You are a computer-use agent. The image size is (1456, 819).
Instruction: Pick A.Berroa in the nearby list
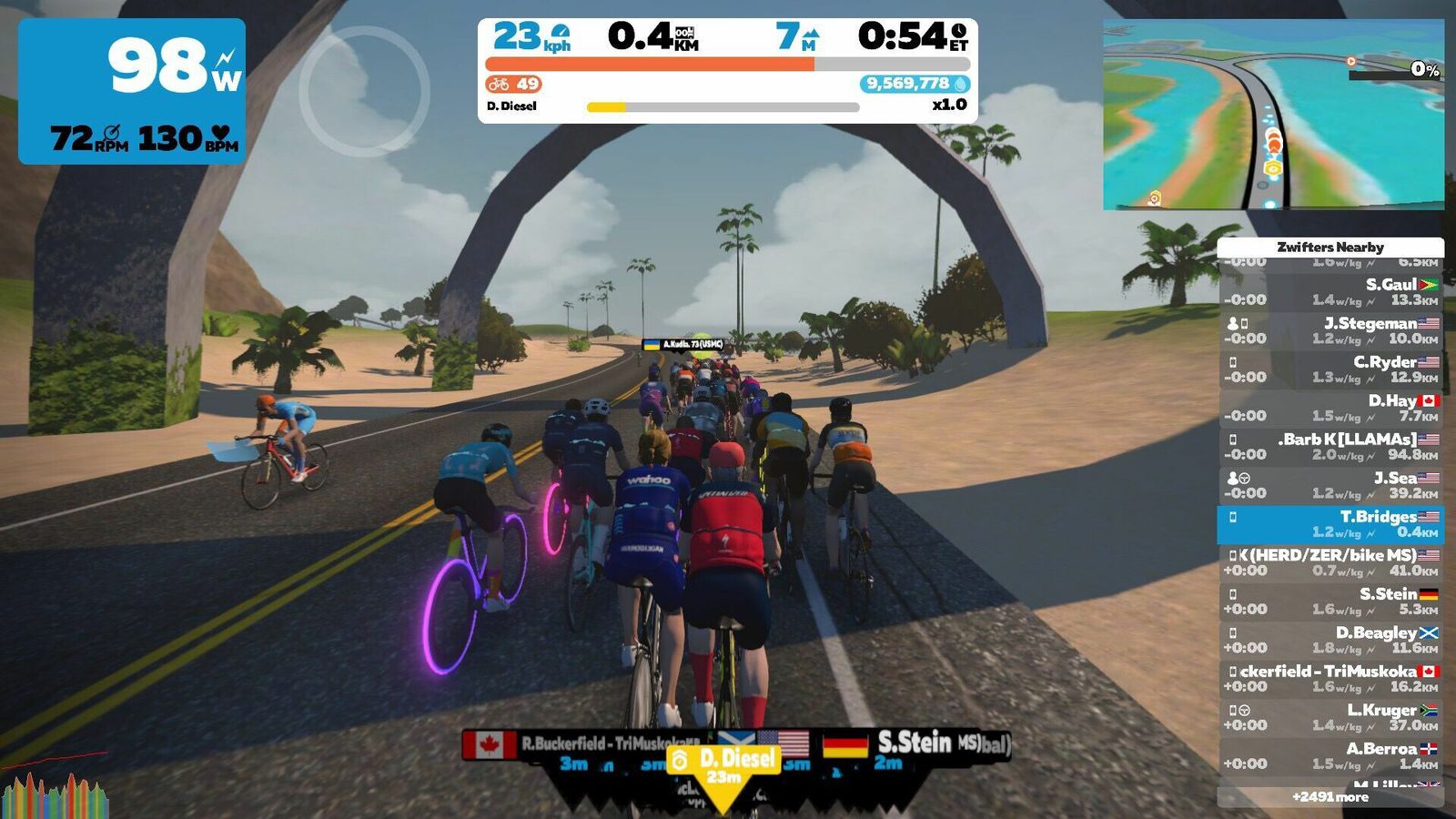(1330, 756)
